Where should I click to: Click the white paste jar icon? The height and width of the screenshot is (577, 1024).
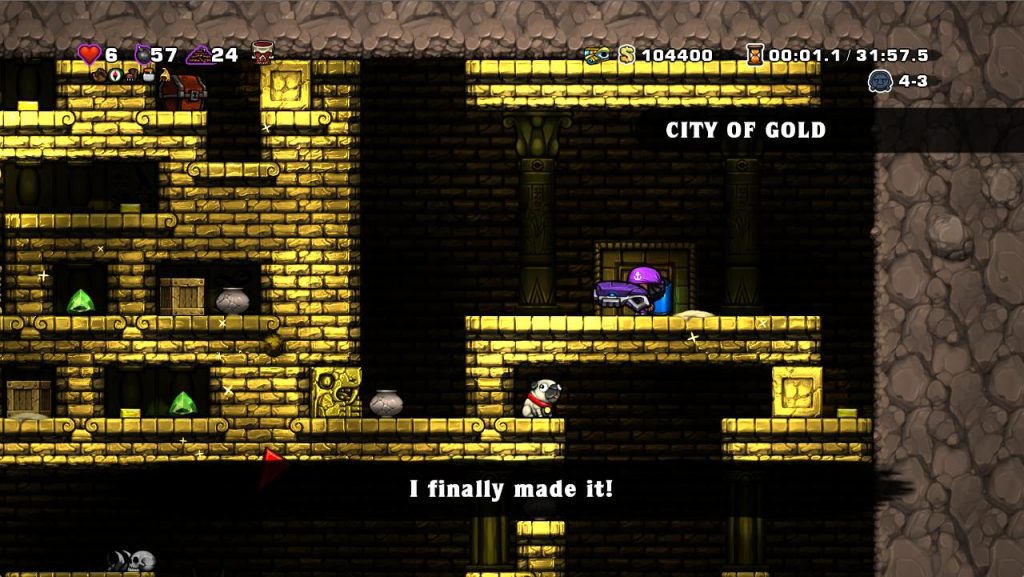point(148,76)
